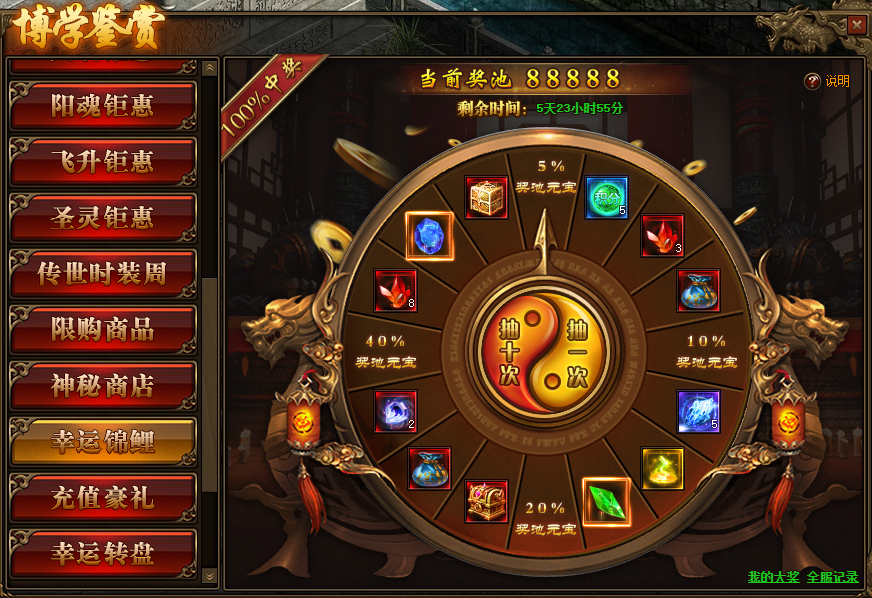872x598 pixels.
Task: Open the 传世时装周 tab
Action: click(x=102, y=274)
